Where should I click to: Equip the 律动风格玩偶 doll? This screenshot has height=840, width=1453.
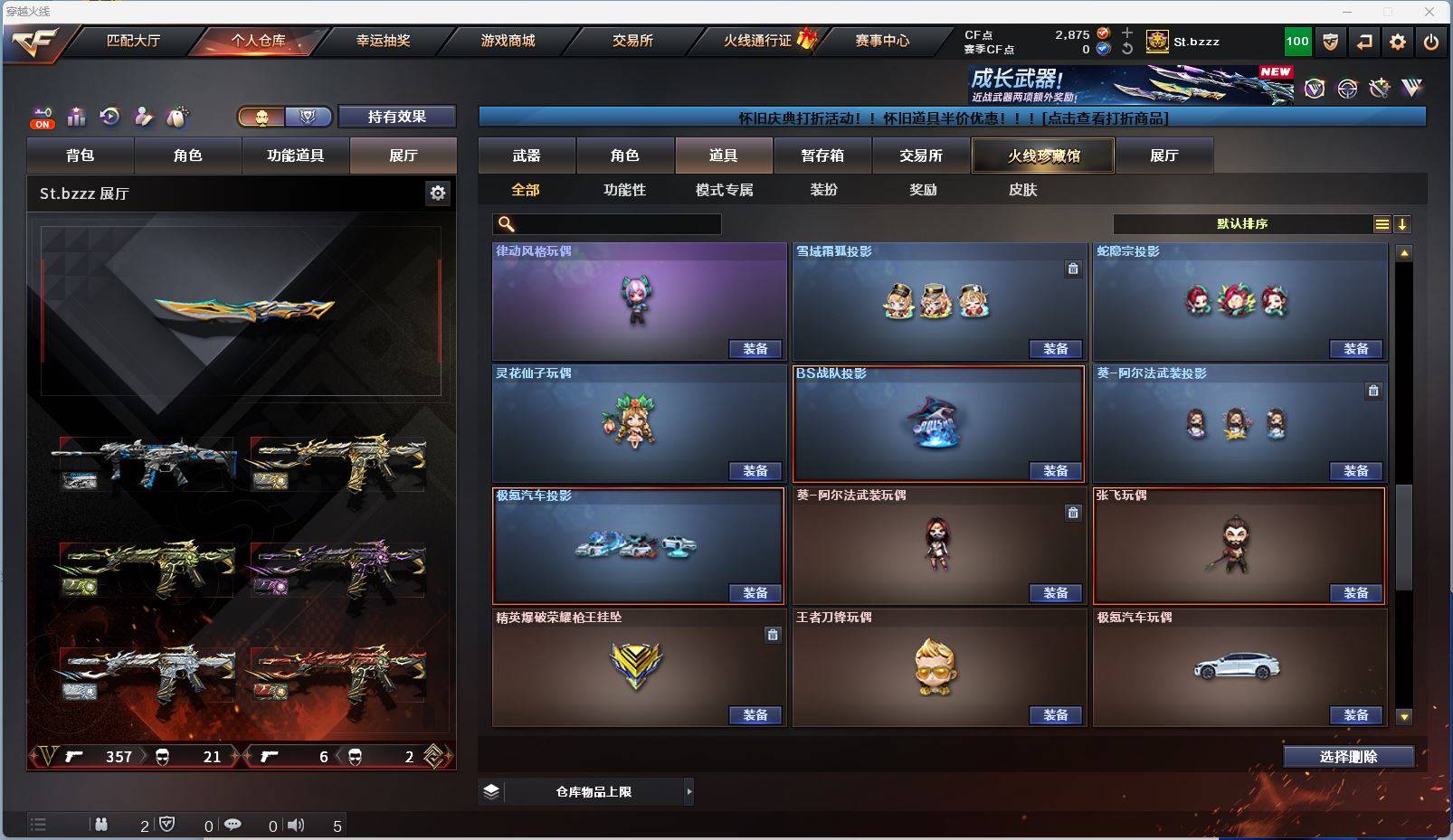(x=755, y=349)
